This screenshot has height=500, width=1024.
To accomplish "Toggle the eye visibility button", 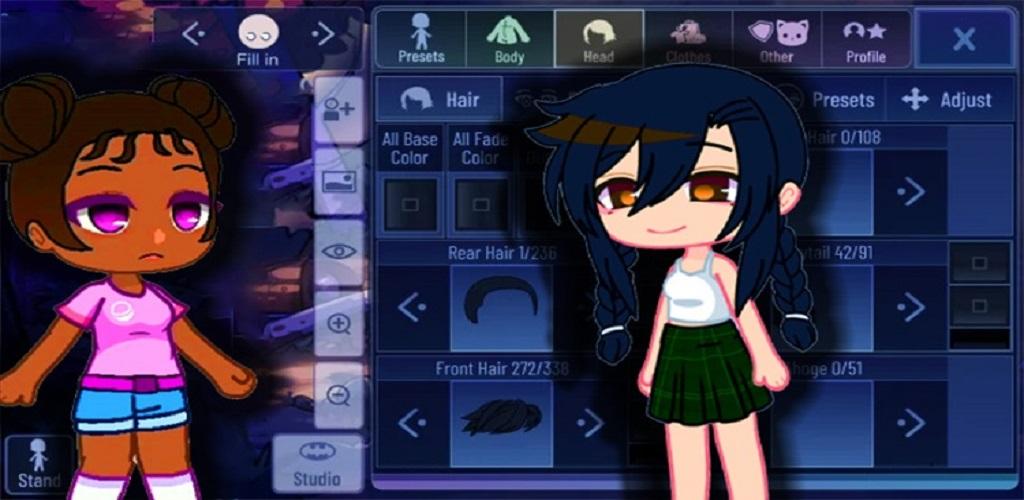I will click(x=338, y=254).
